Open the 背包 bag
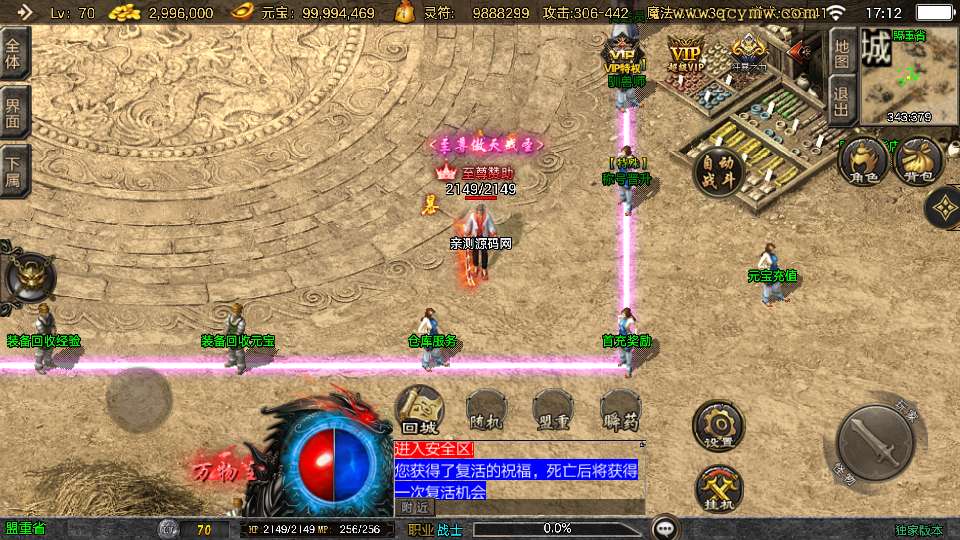 pyautogui.click(x=919, y=162)
